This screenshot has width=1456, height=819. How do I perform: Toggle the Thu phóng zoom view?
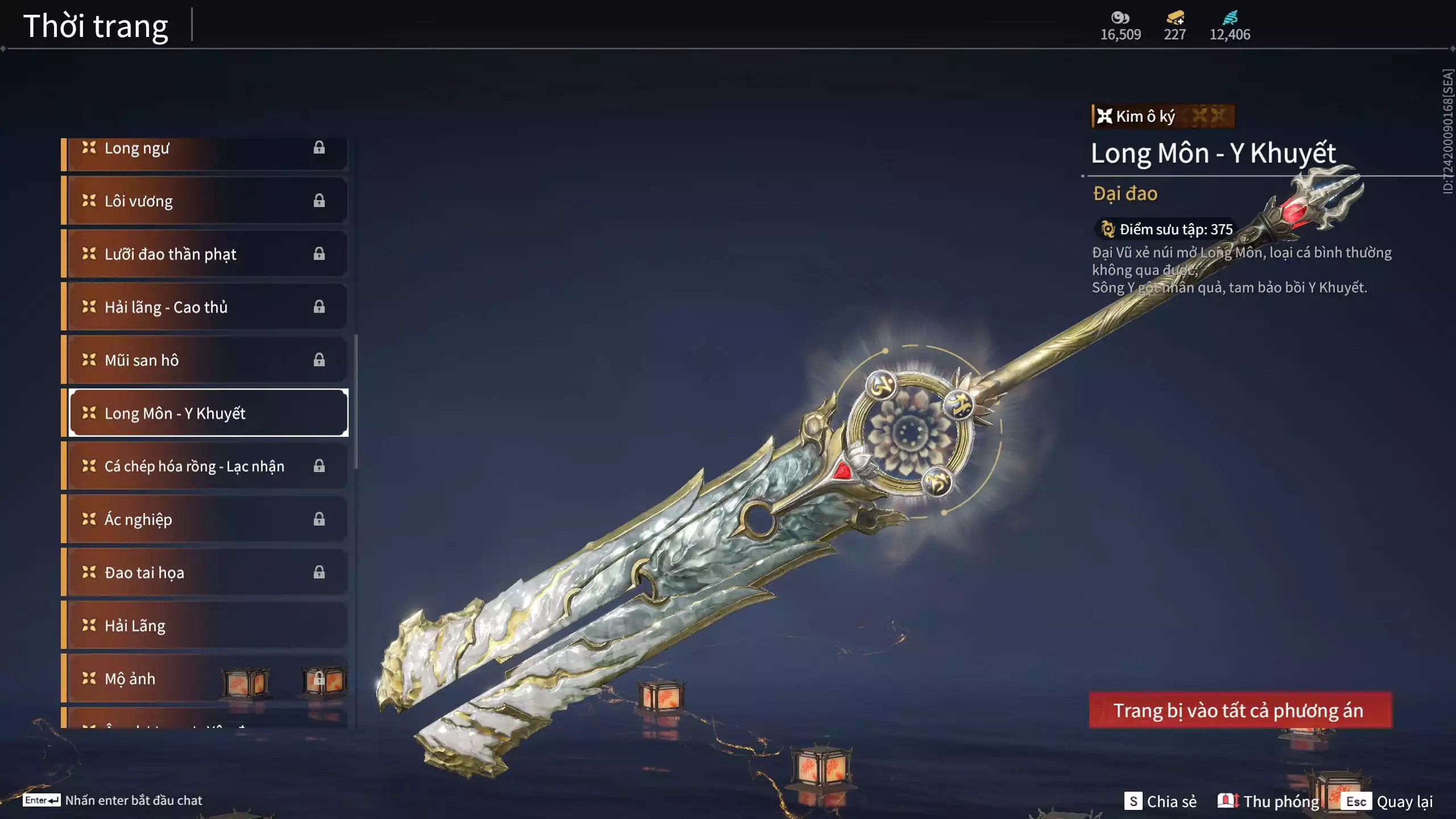(x=1268, y=801)
